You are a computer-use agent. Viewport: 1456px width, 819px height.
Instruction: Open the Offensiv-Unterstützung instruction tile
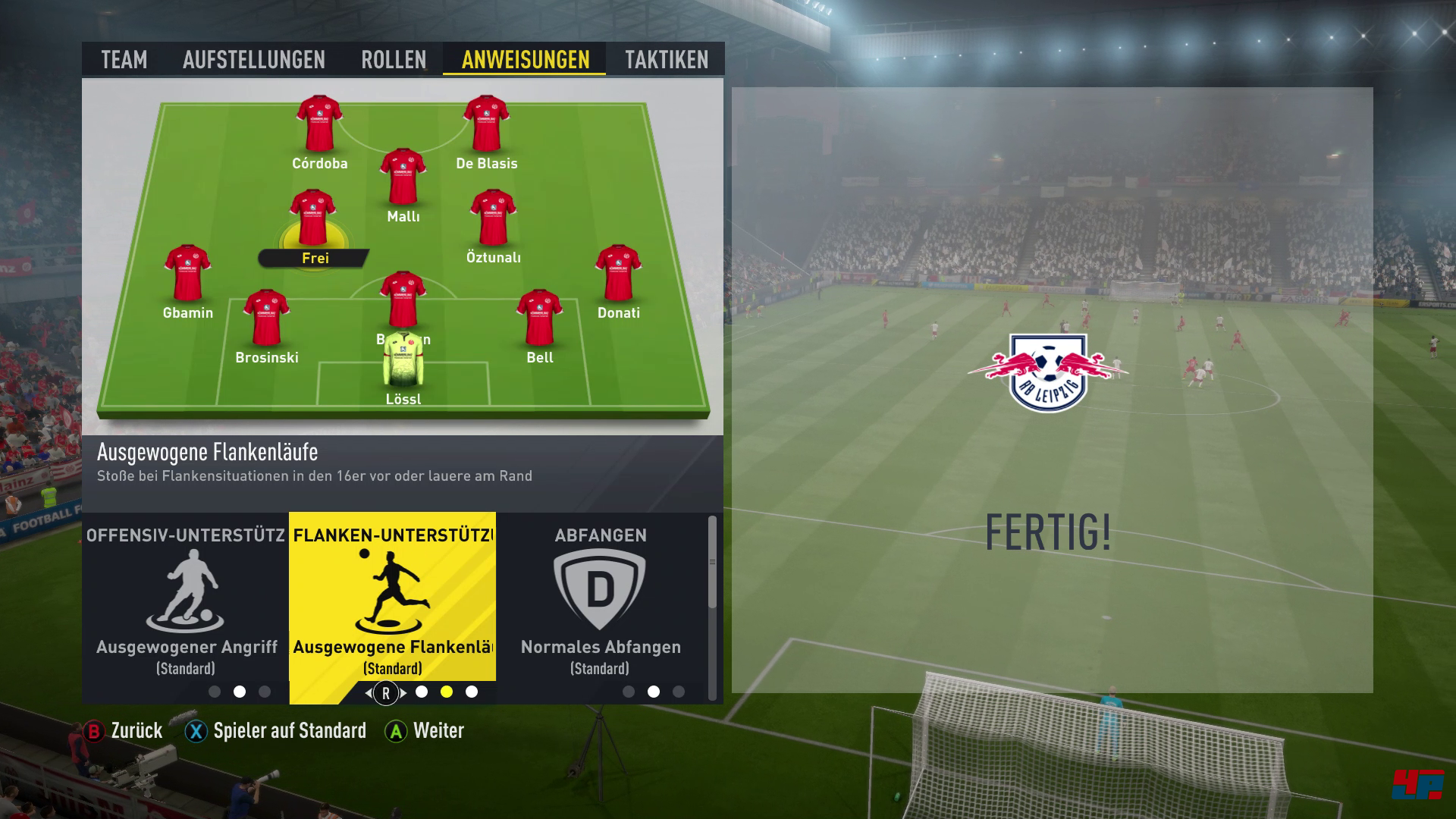186,599
